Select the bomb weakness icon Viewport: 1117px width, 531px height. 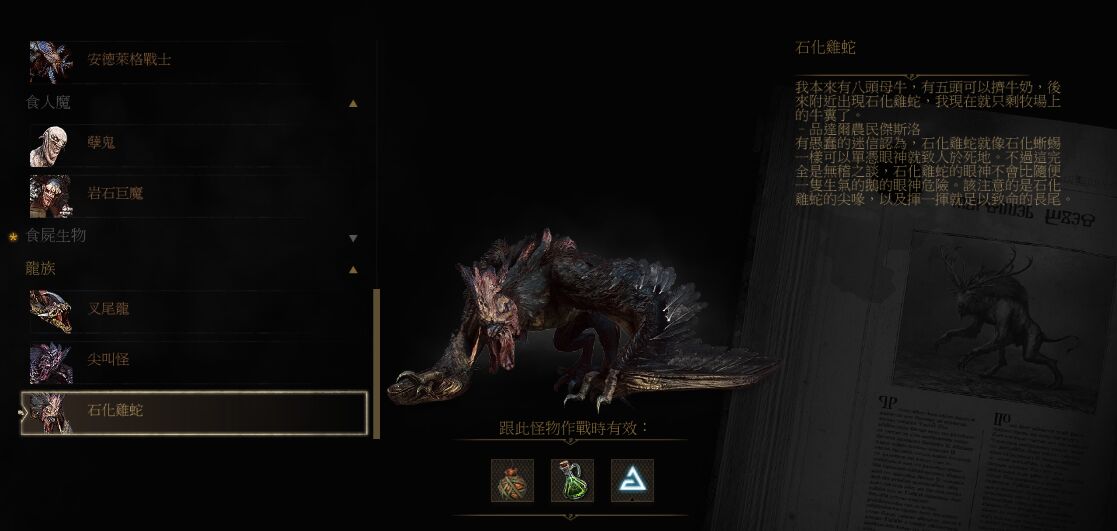point(512,481)
